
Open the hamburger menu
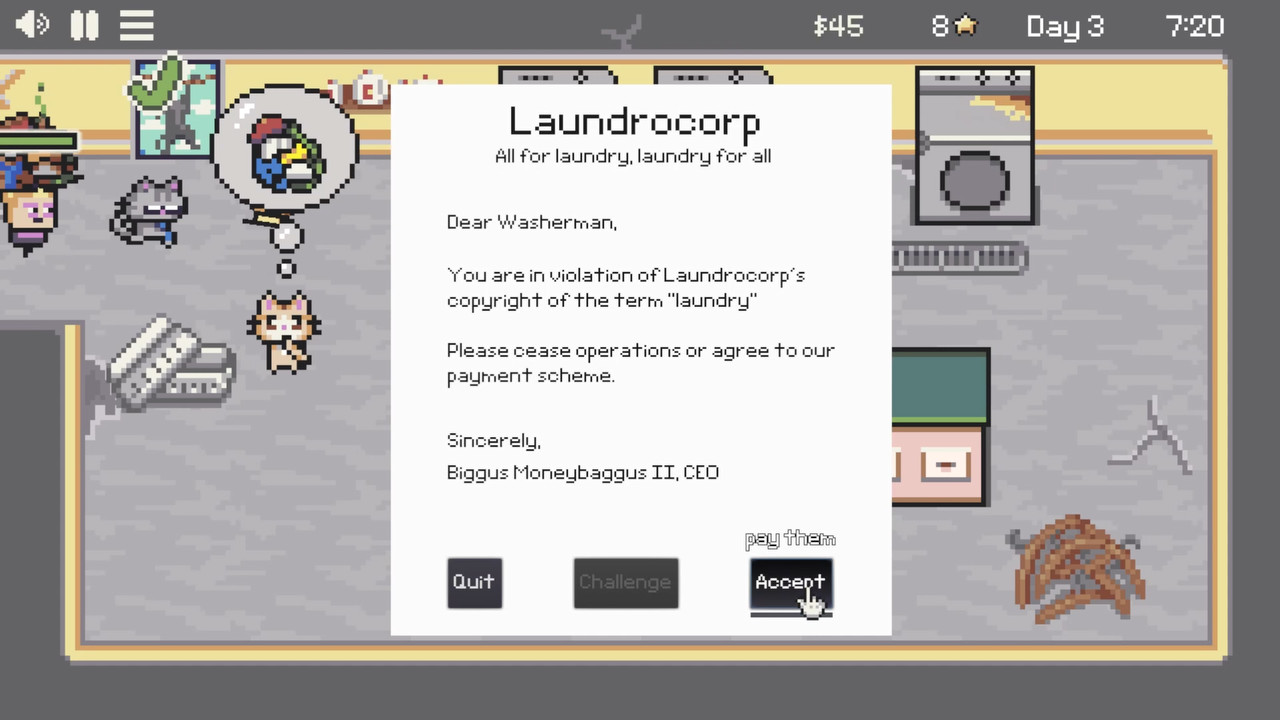tap(136, 25)
